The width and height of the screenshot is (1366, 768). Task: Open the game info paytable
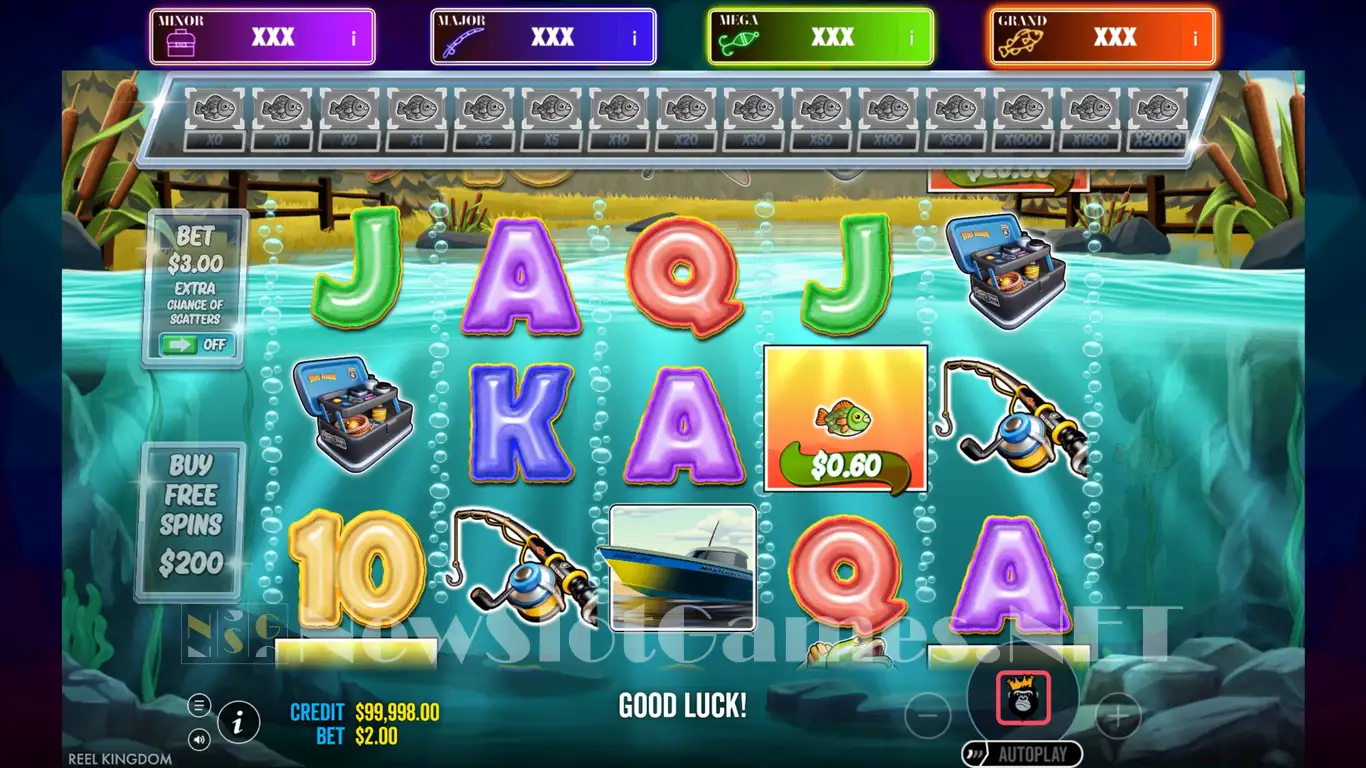pyautogui.click(x=238, y=721)
